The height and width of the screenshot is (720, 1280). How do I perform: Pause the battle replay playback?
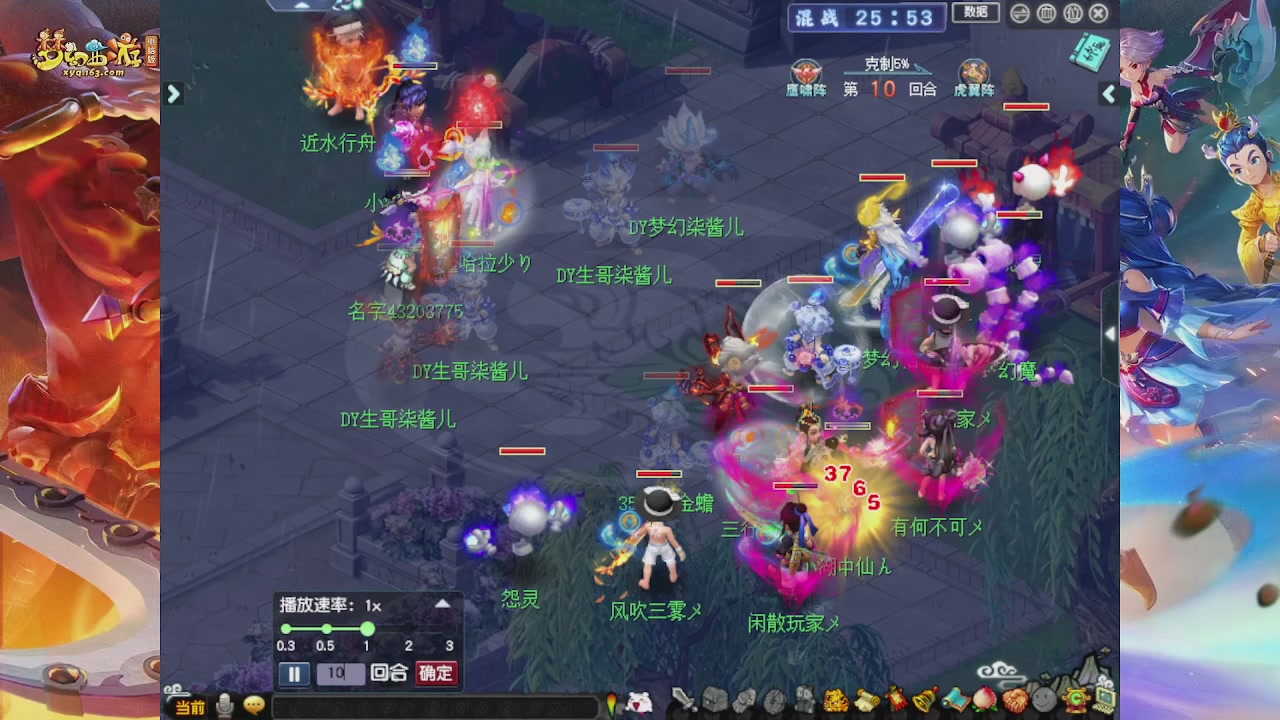294,674
